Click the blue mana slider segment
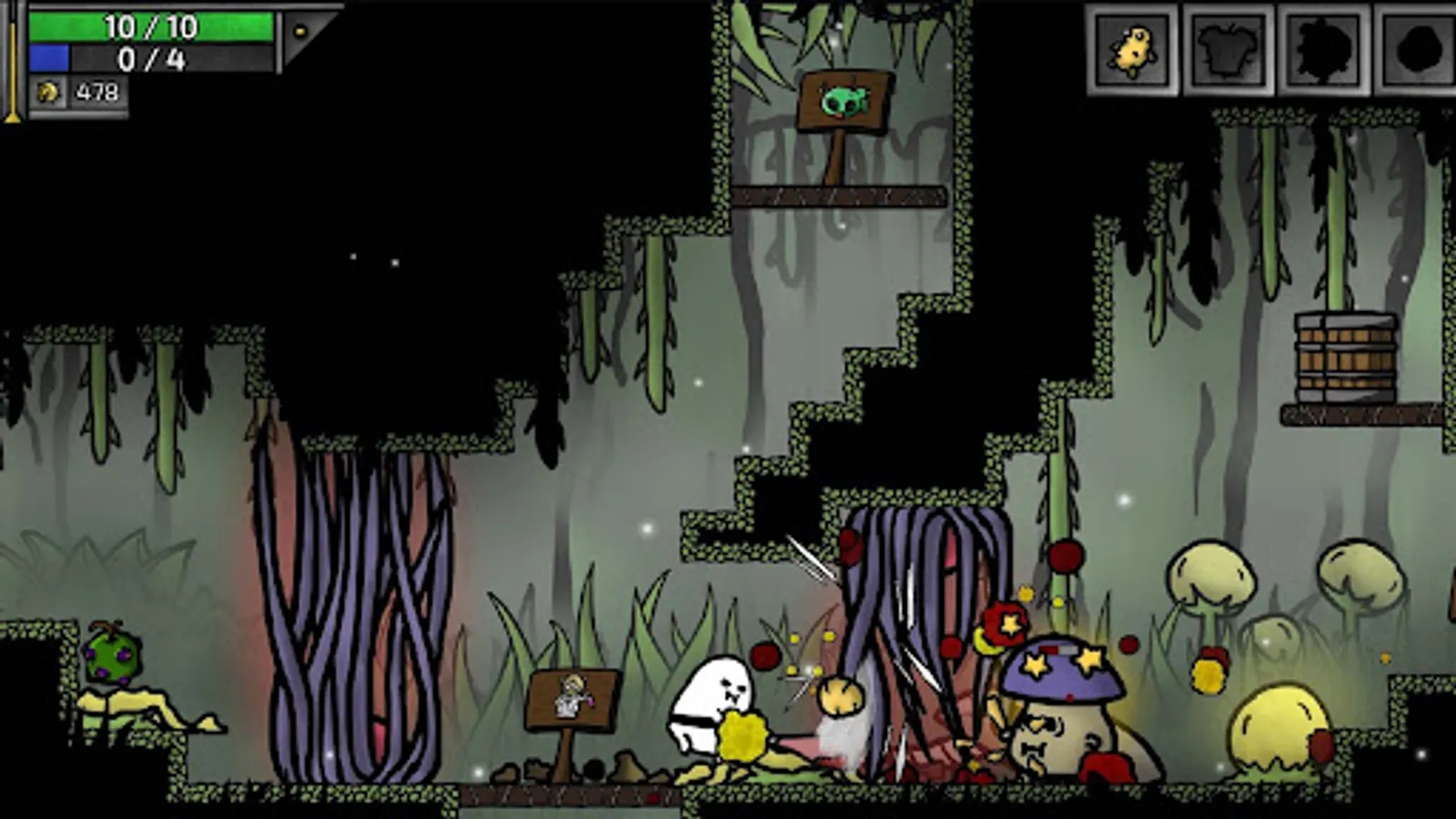The height and width of the screenshot is (819, 1456). (50, 57)
